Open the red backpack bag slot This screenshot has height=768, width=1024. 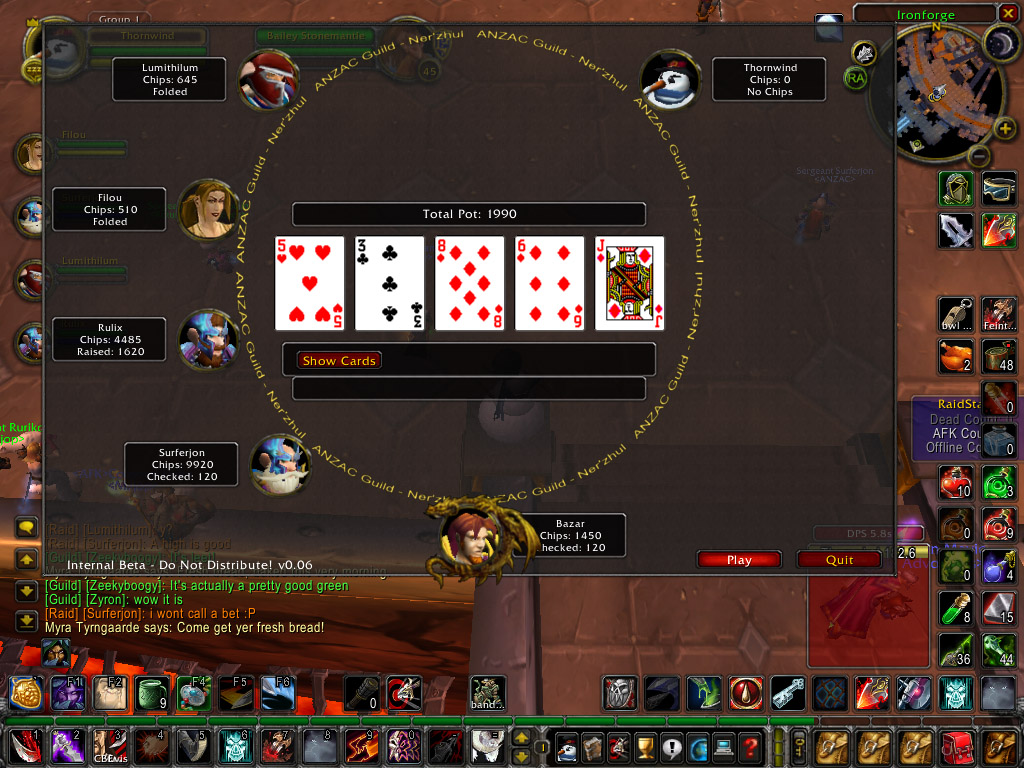point(958,746)
